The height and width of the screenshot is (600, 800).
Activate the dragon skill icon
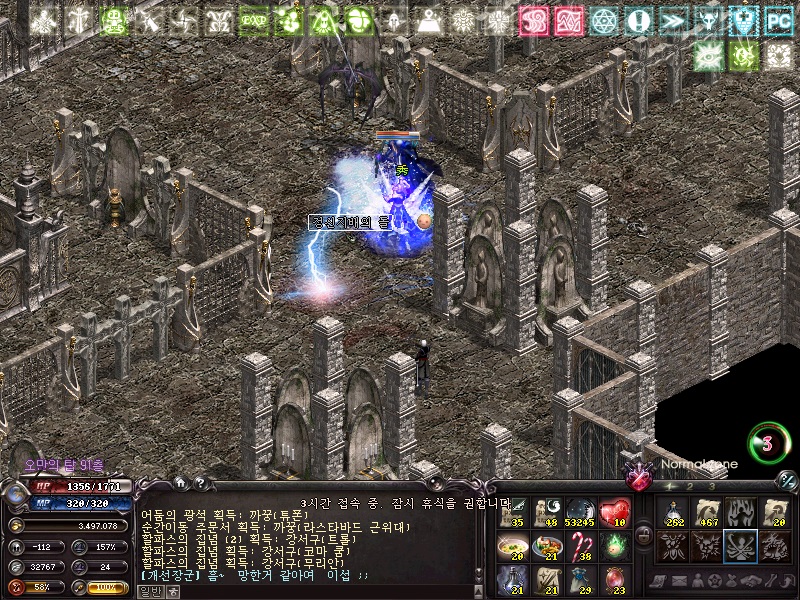pyautogui.click(x=774, y=546)
